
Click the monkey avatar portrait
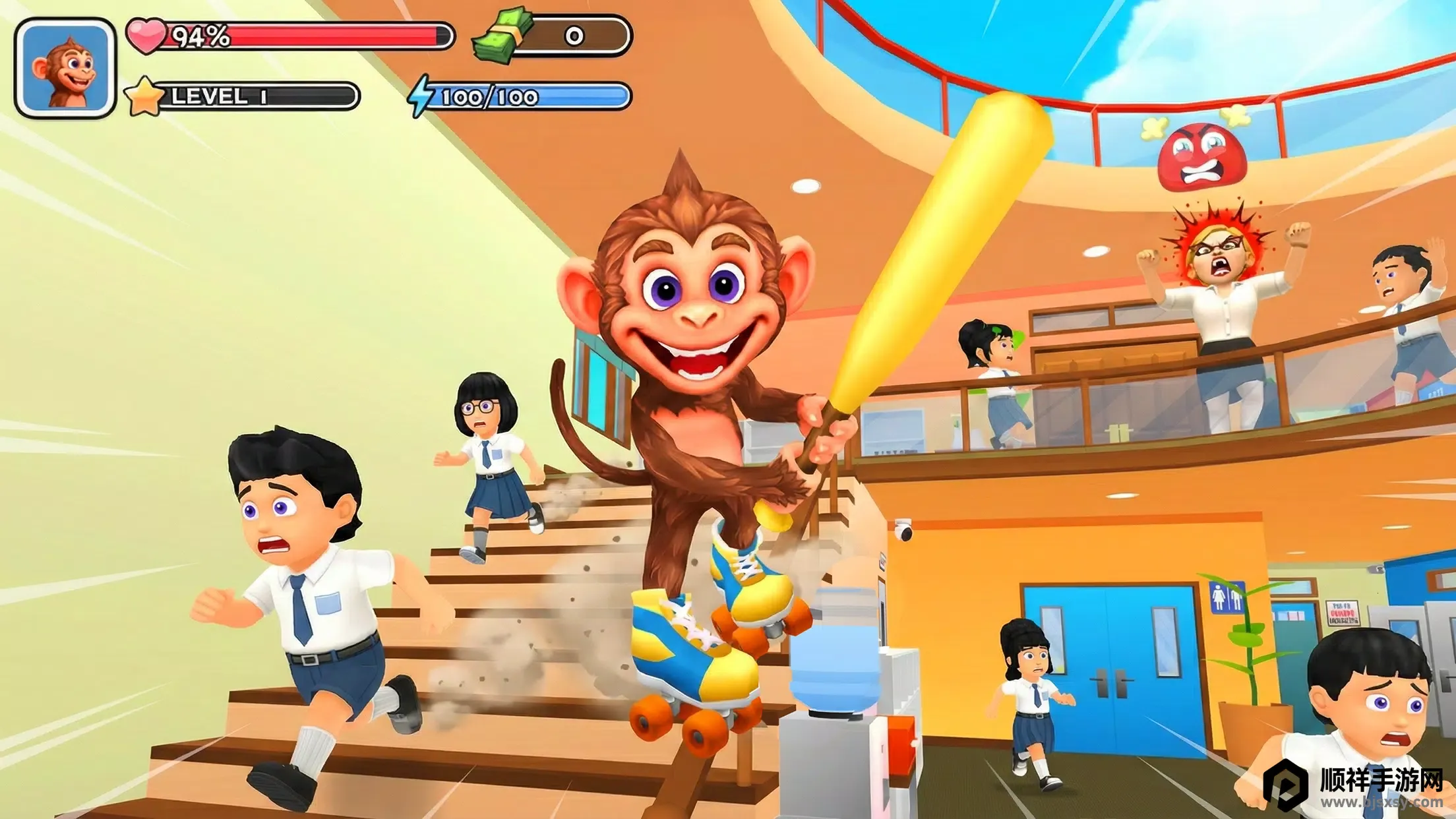(65, 69)
